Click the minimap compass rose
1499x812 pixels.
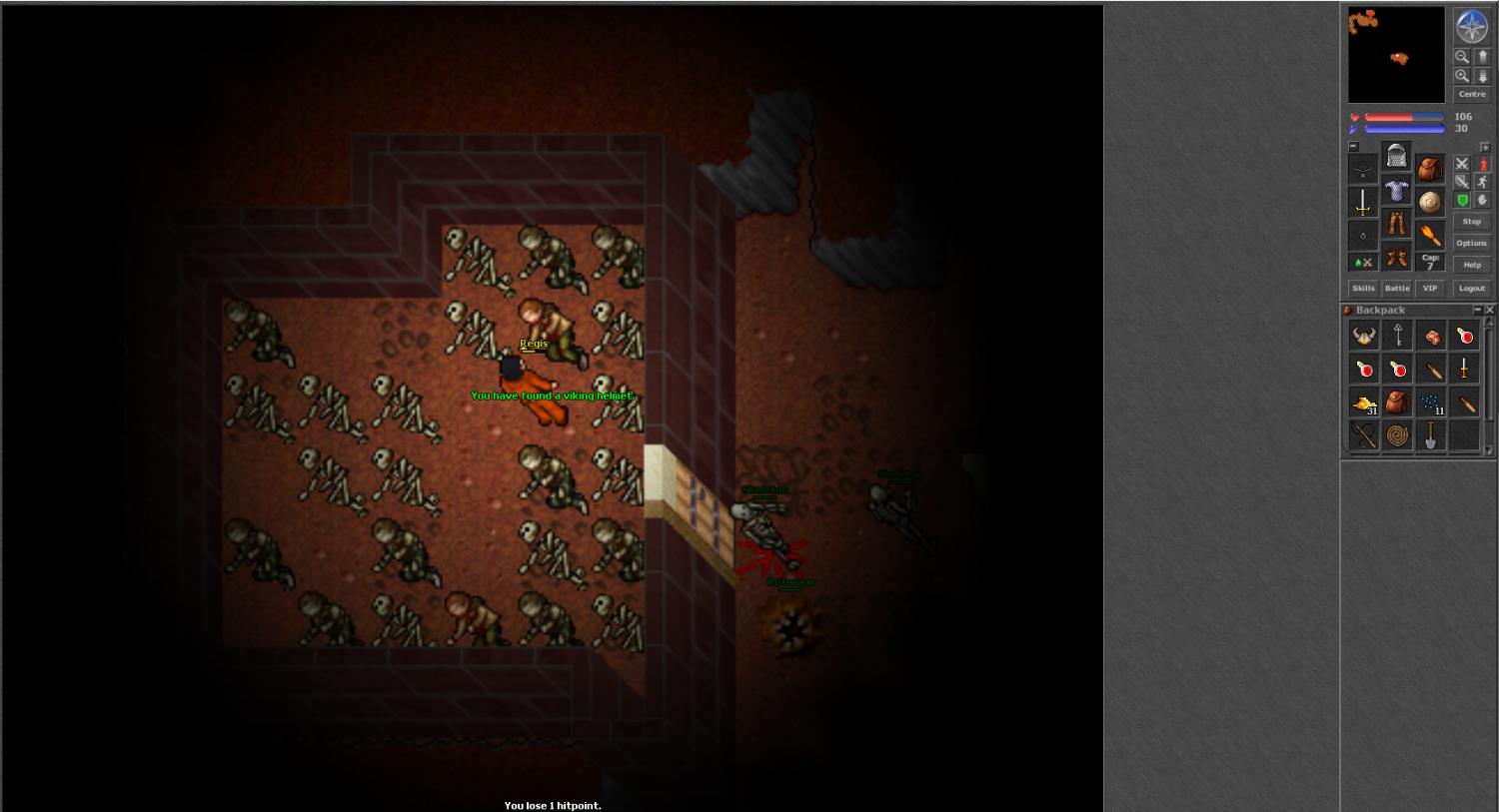tap(1471, 27)
